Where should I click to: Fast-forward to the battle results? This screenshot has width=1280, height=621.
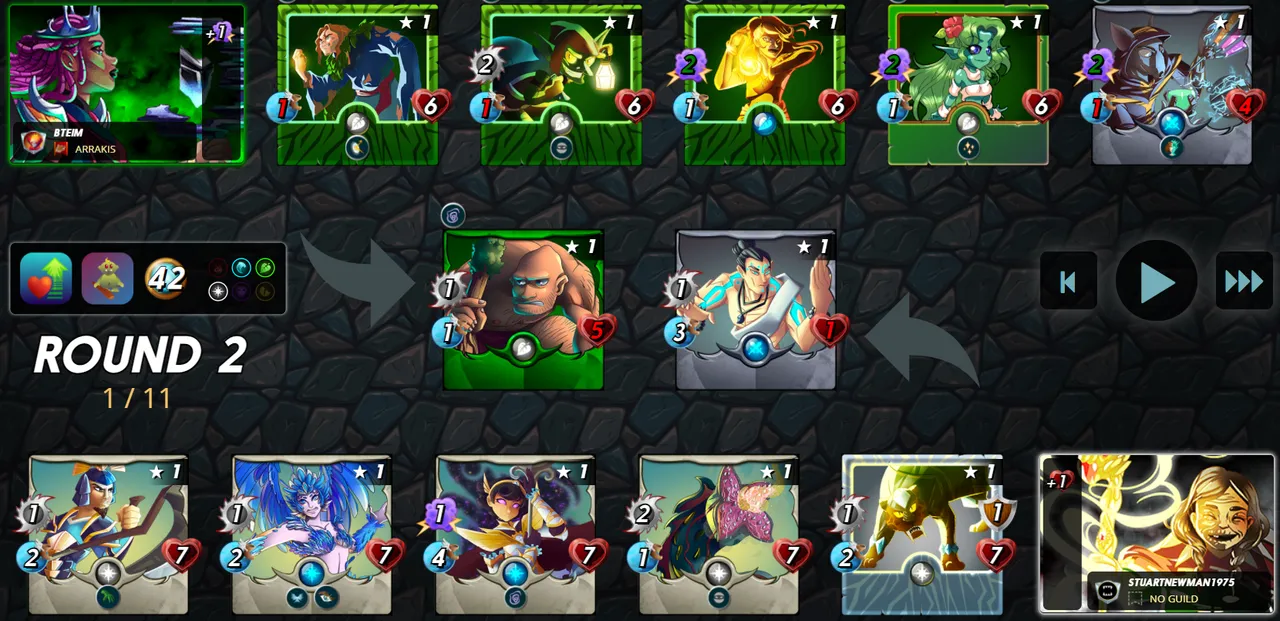click(x=1244, y=281)
